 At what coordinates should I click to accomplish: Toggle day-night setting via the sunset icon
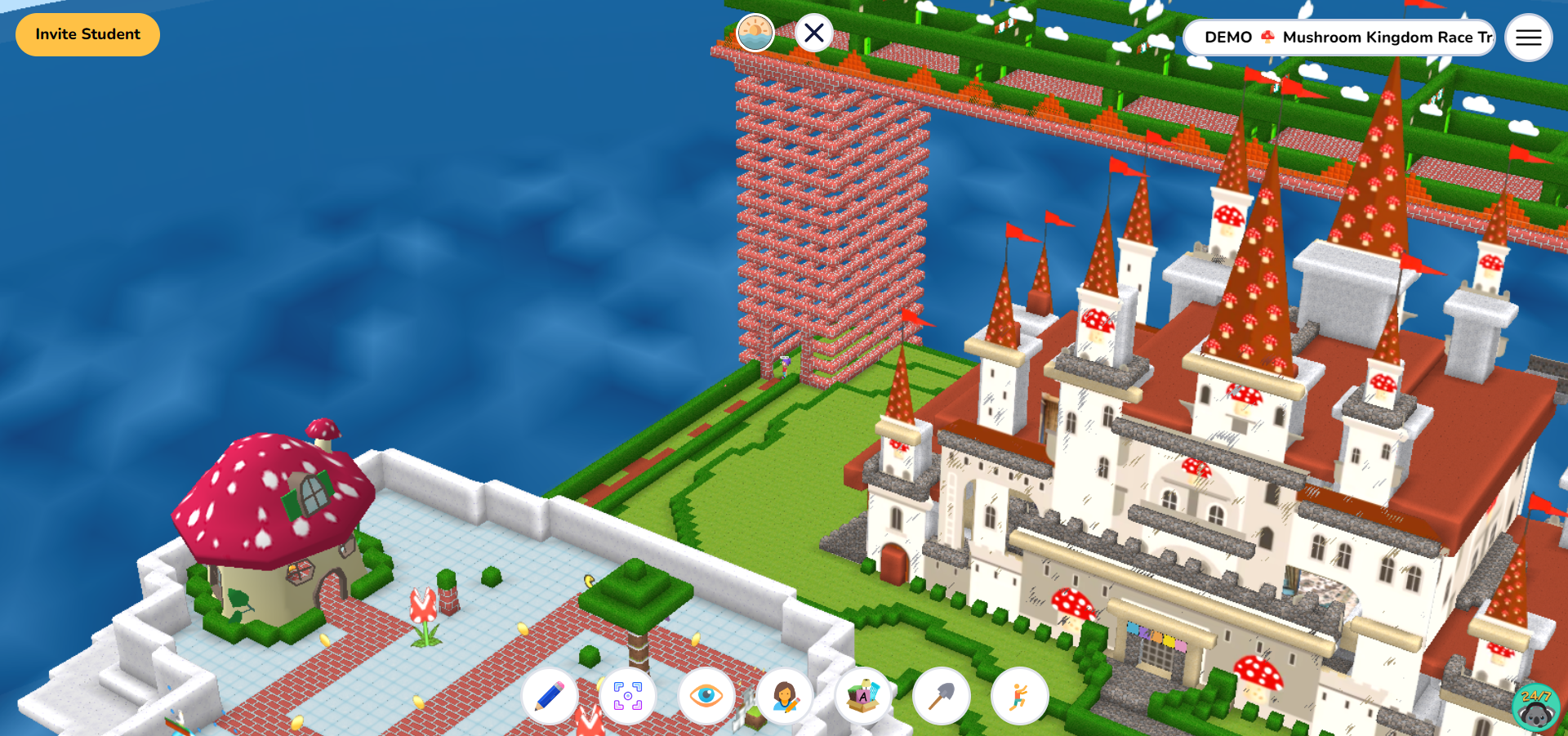tap(755, 31)
